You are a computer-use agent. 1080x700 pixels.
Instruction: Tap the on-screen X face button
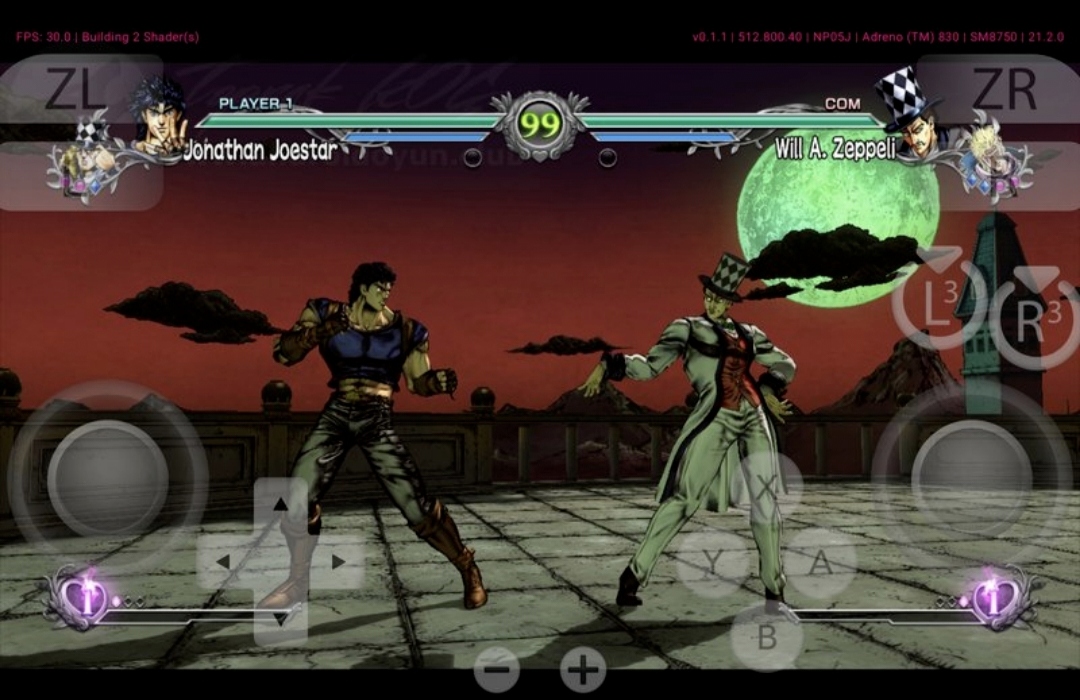click(767, 488)
